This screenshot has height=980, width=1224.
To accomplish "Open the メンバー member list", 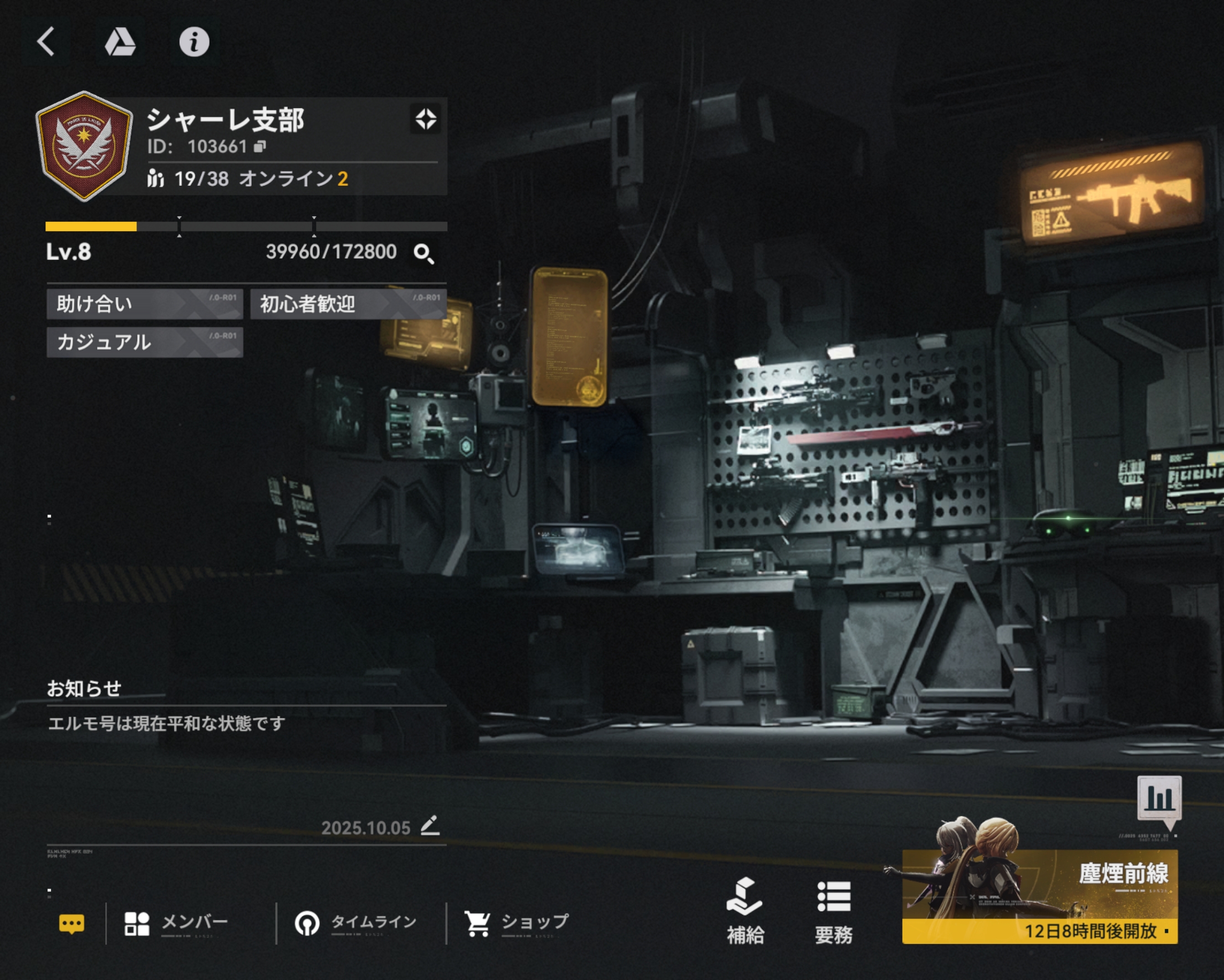I will [x=177, y=923].
